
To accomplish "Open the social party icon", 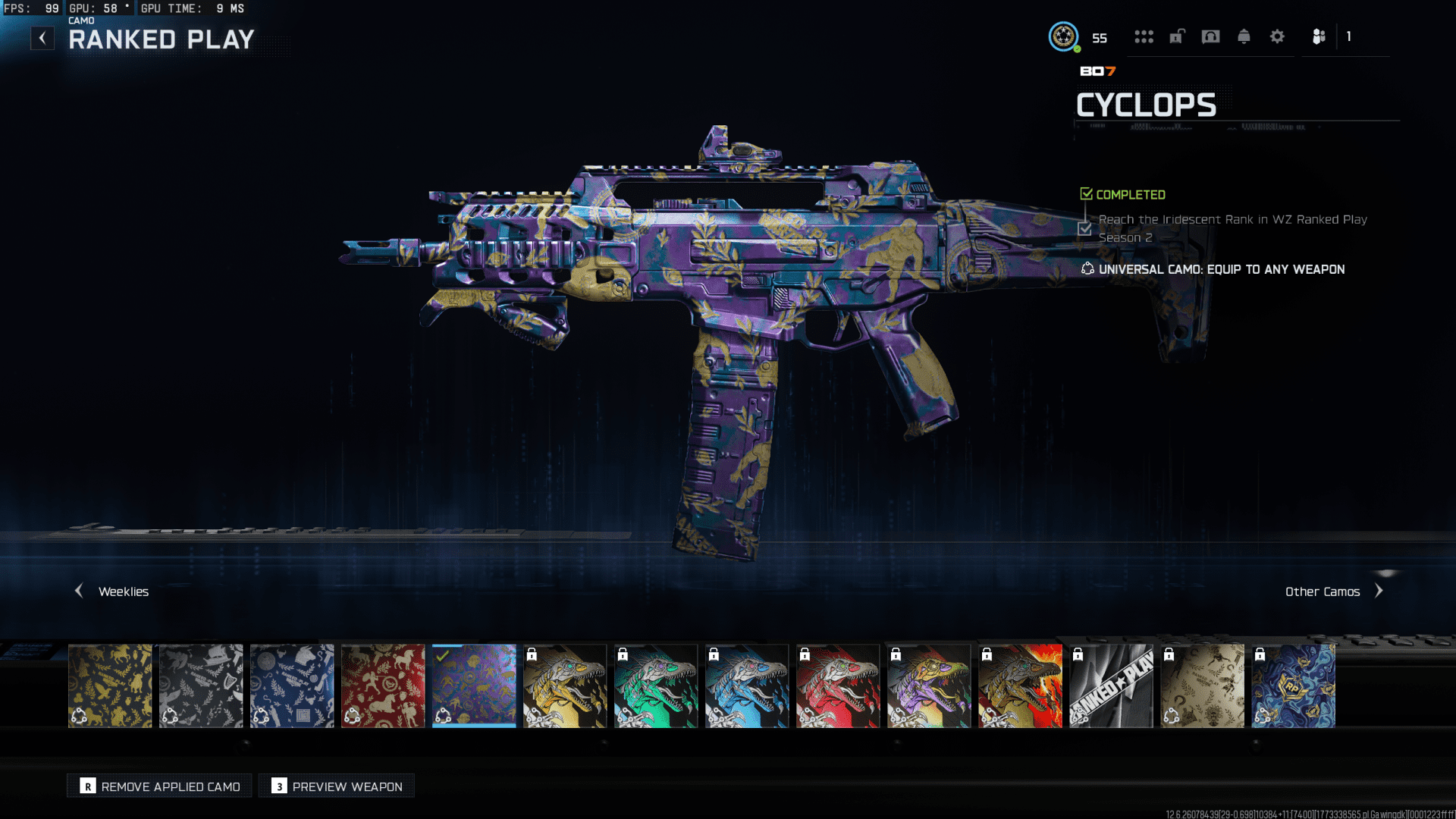I will [x=1319, y=36].
